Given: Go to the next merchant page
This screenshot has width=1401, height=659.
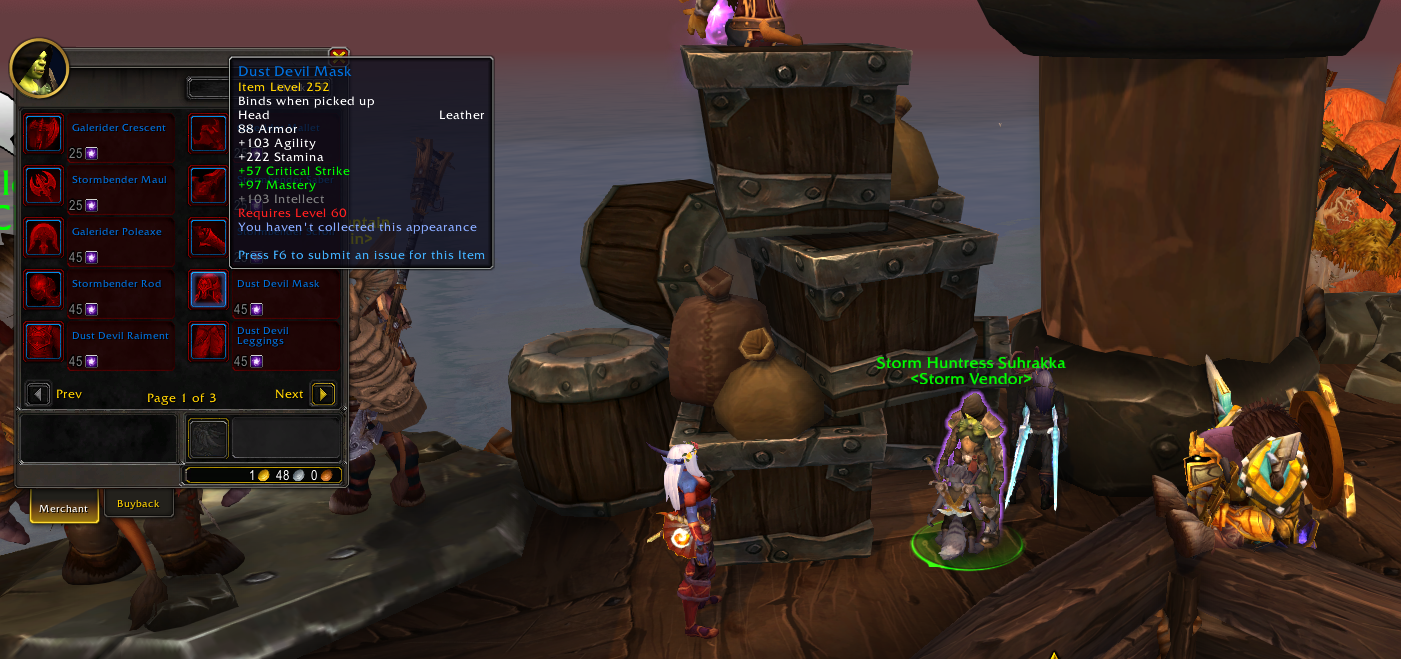Looking at the screenshot, I should [323, 394].
